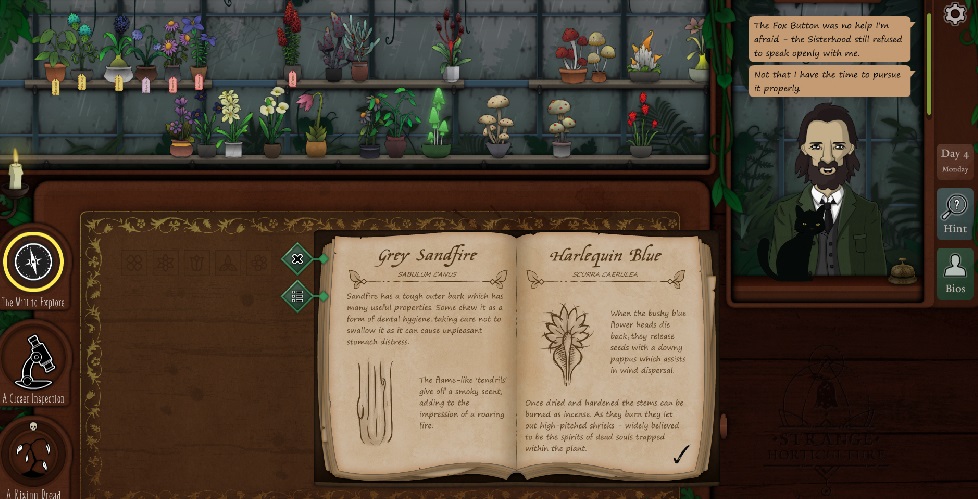Select The Will to Explore compass
The height and width of the screenshot is (499, 978).
click(33, 262)
